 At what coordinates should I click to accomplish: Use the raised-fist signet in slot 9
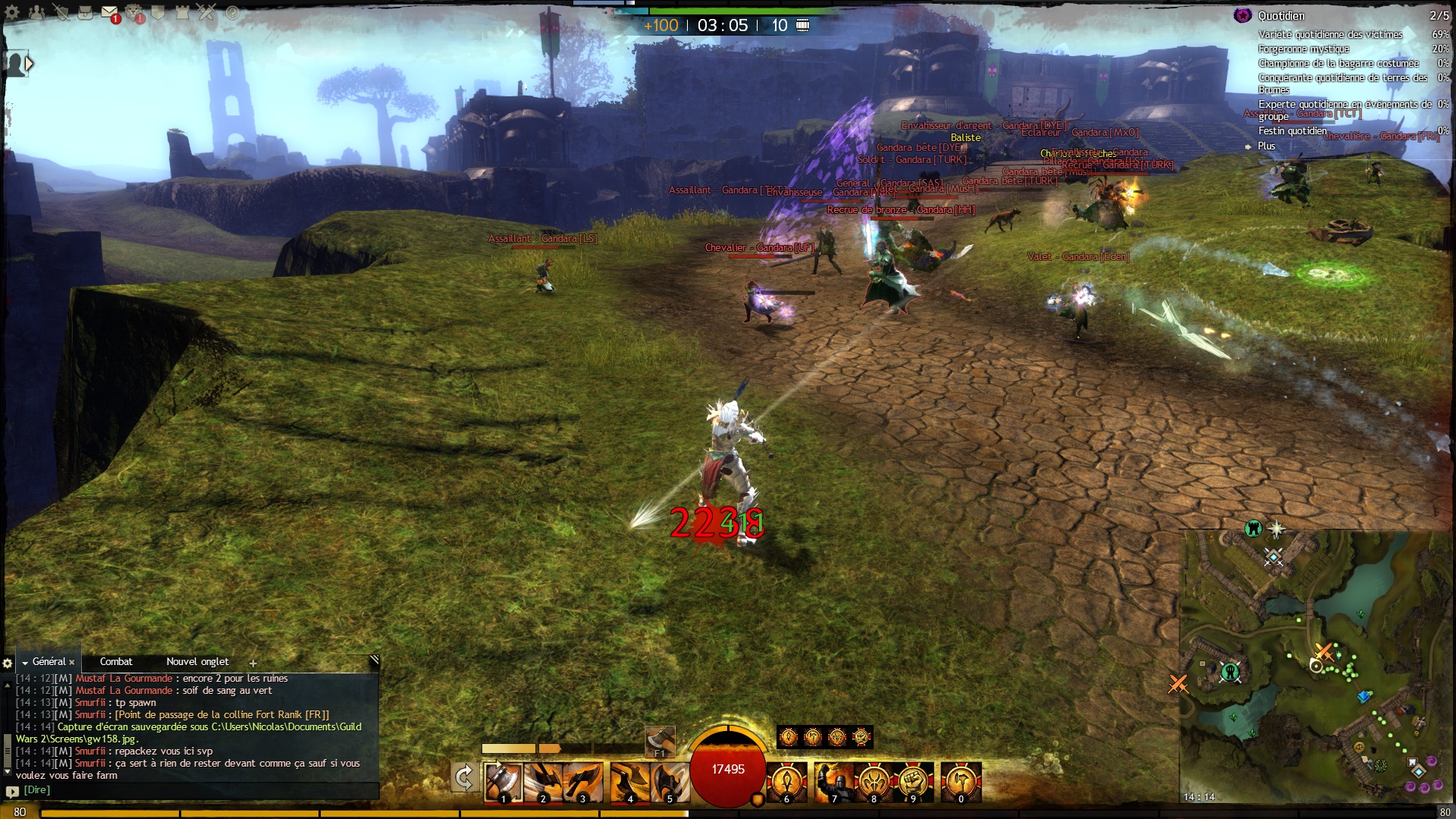(x=913, y=782)
